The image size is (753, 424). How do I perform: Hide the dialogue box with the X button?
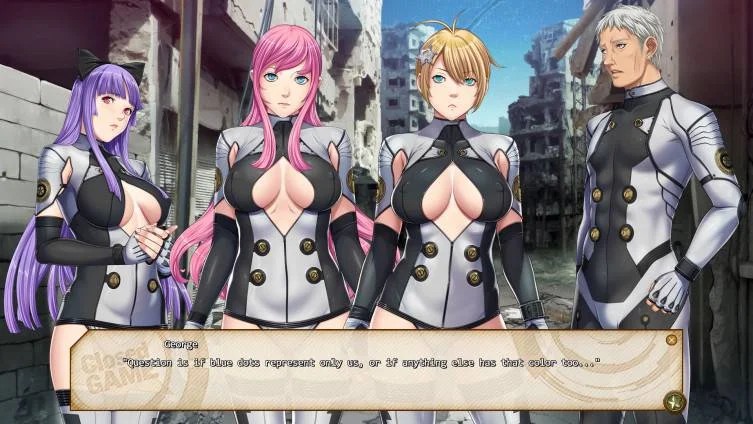[x=671, y=340]
